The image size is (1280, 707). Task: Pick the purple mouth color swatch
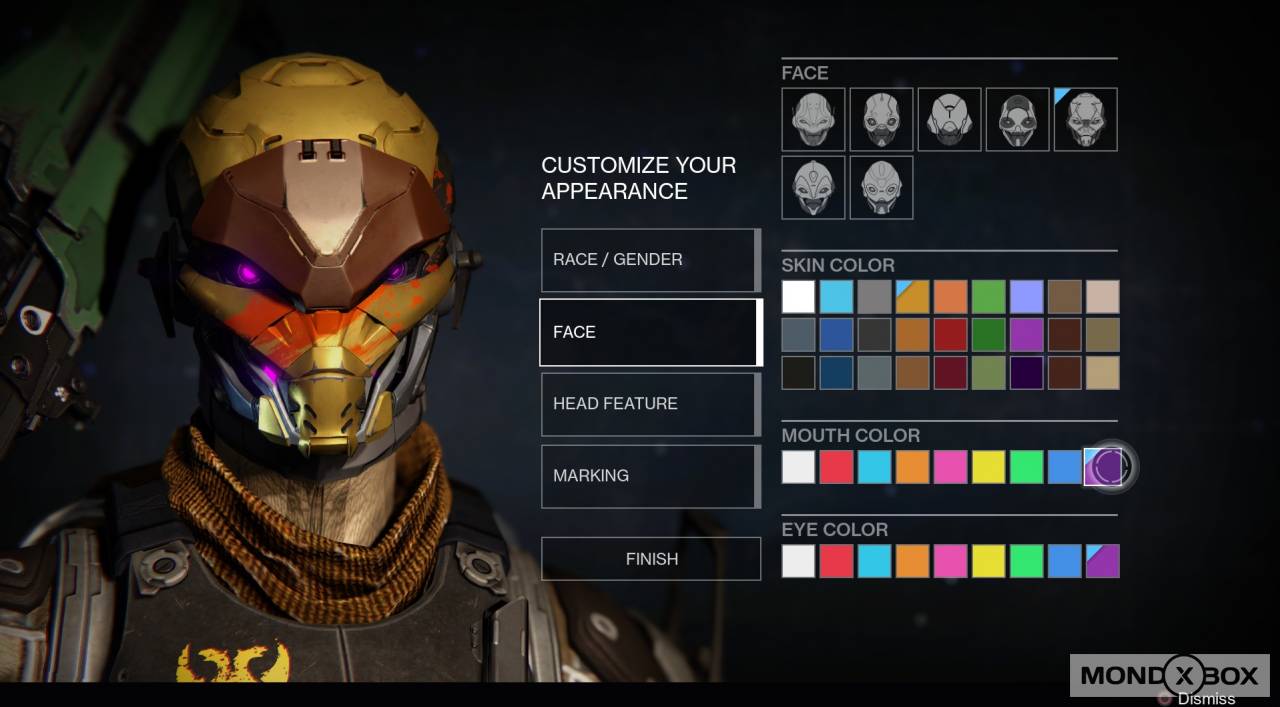tap(1103, 467)
